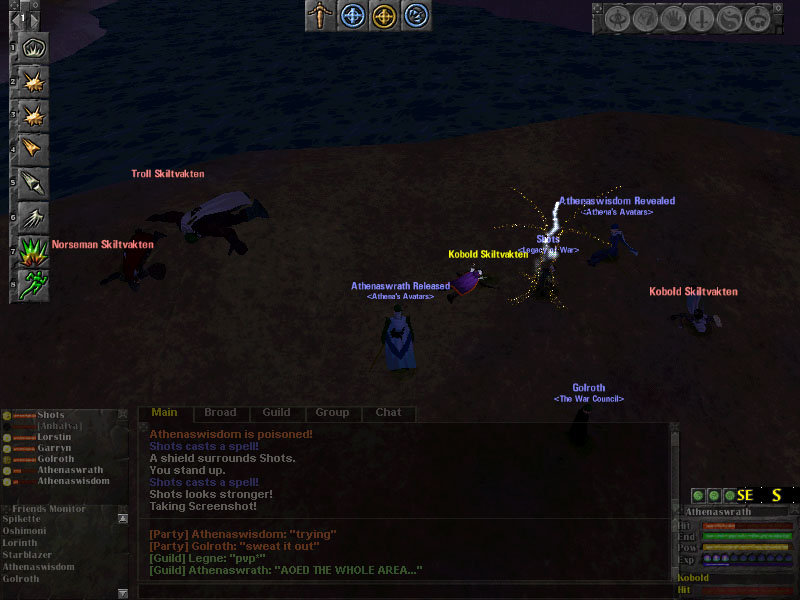Image resolution: width=800 pixels, height=600 pixels.
Task: Use the green sprint runner ability
Action: tap(34, 284)
